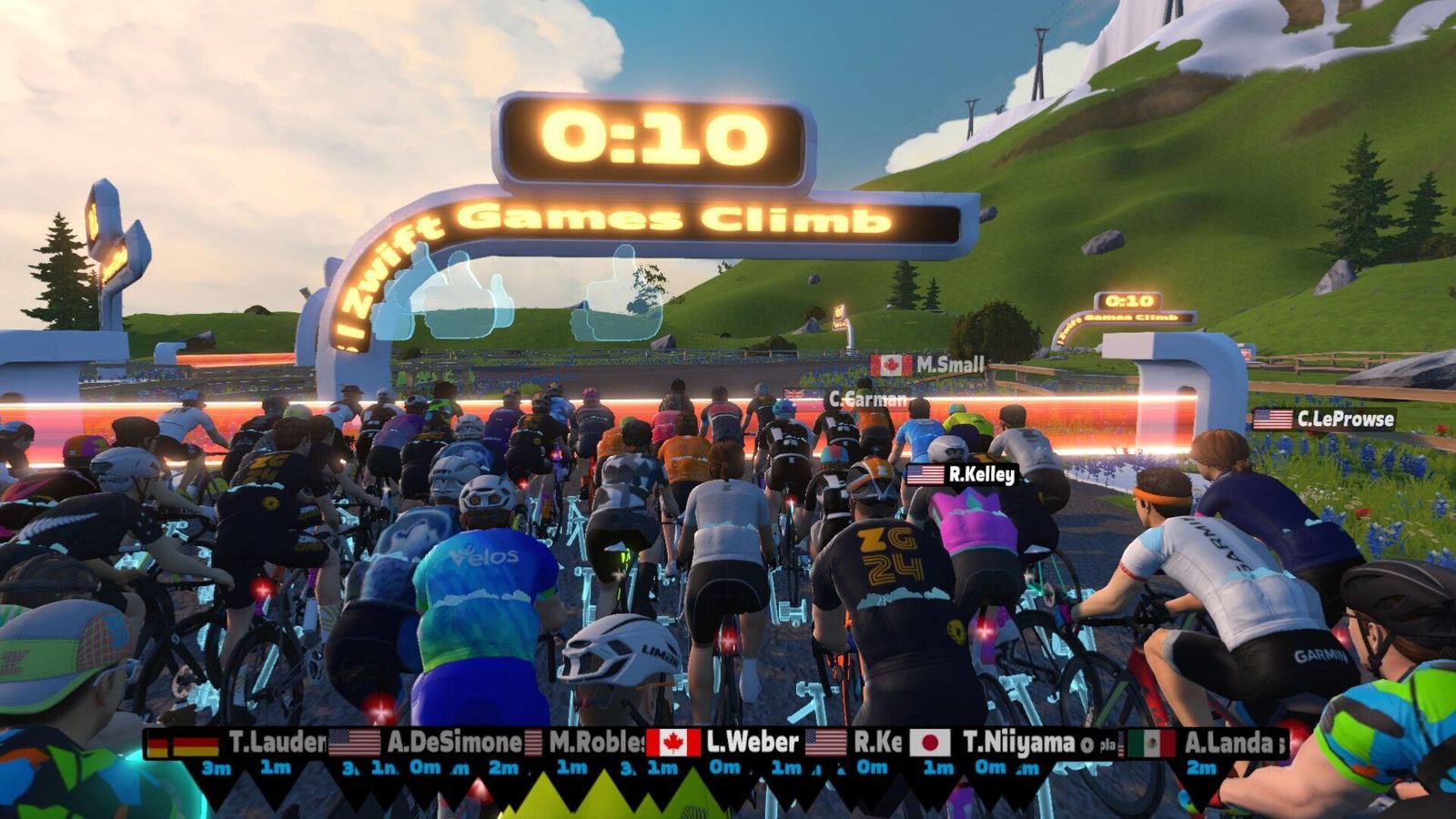Select A.DeSimone's rider name tag
Screen dimensions: 1456x819
click(428, 743)
